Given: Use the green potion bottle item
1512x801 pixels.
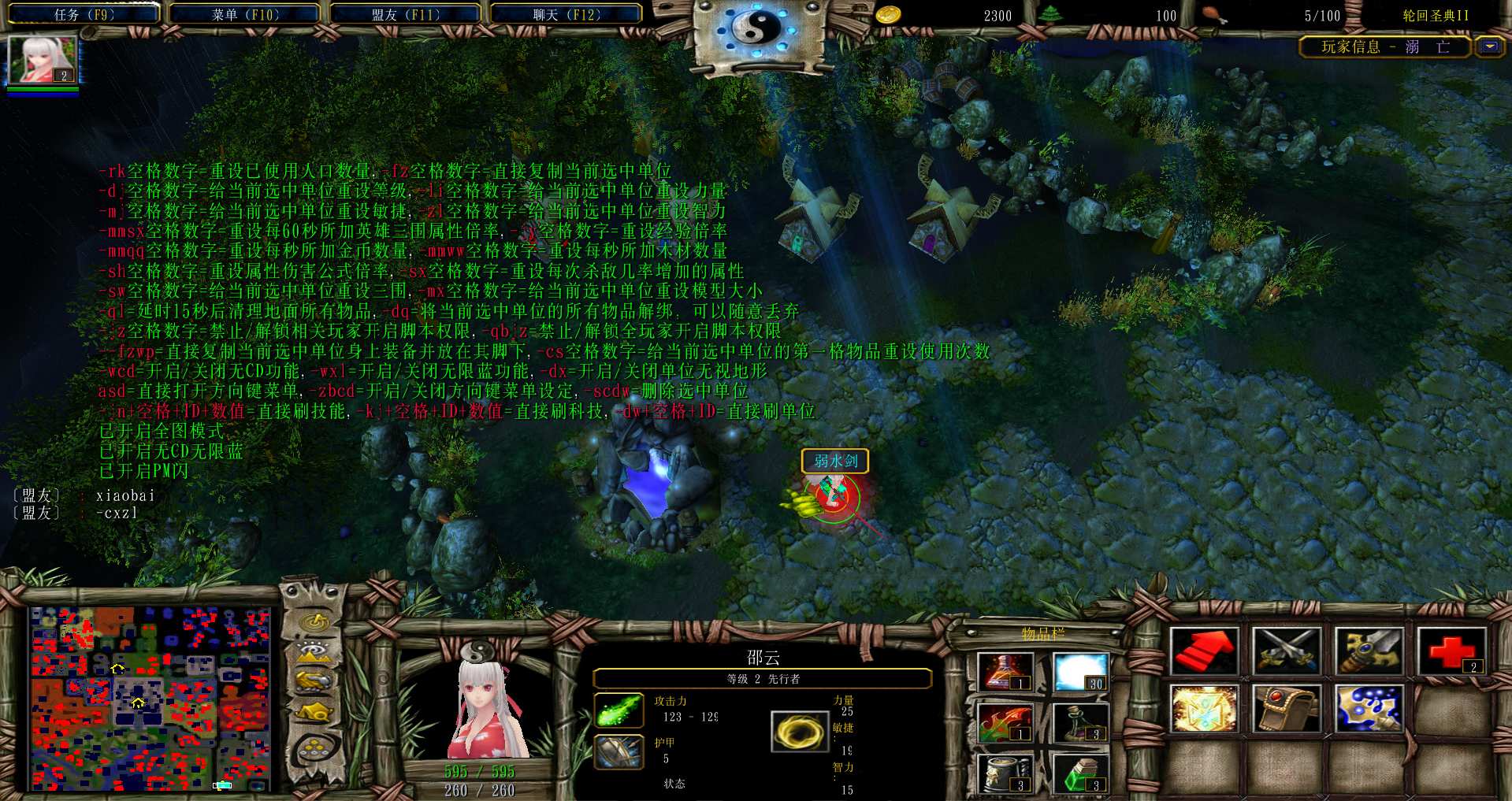Looking at the screenshot, I should (1080, 773).
